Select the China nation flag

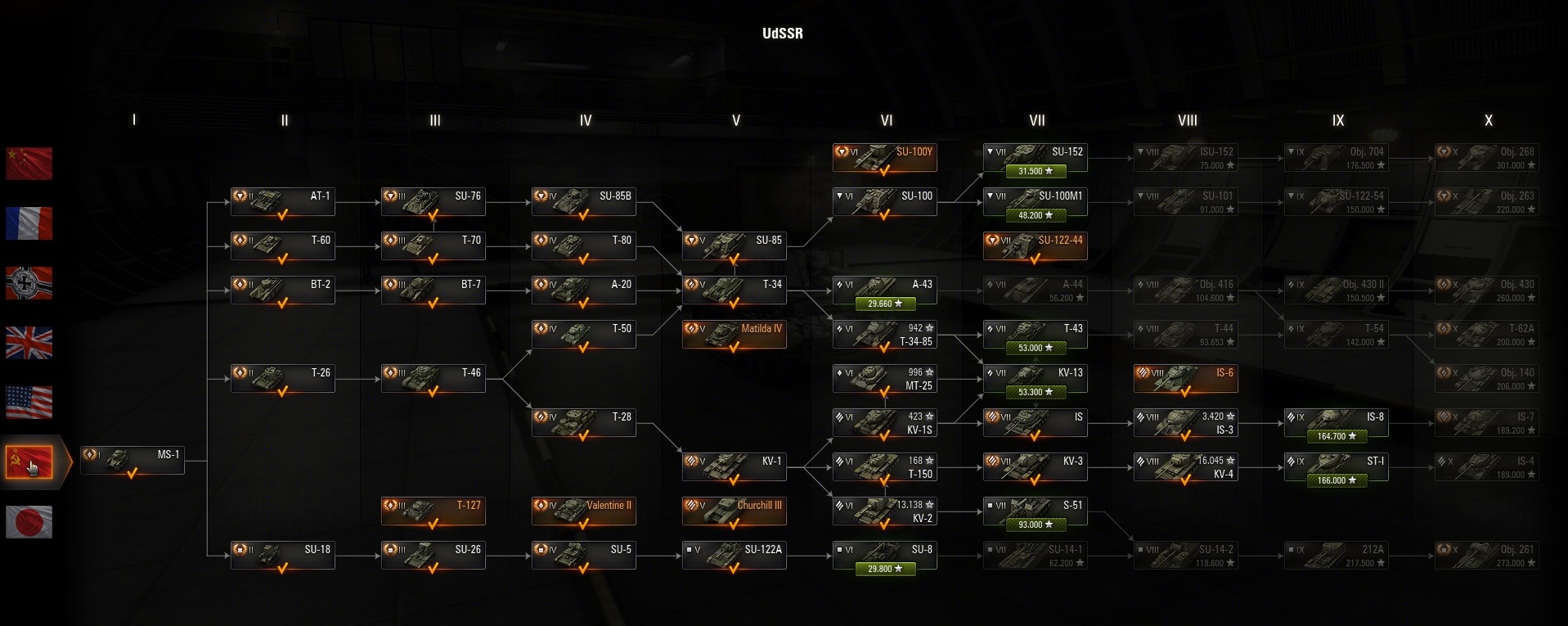(29, 164)
